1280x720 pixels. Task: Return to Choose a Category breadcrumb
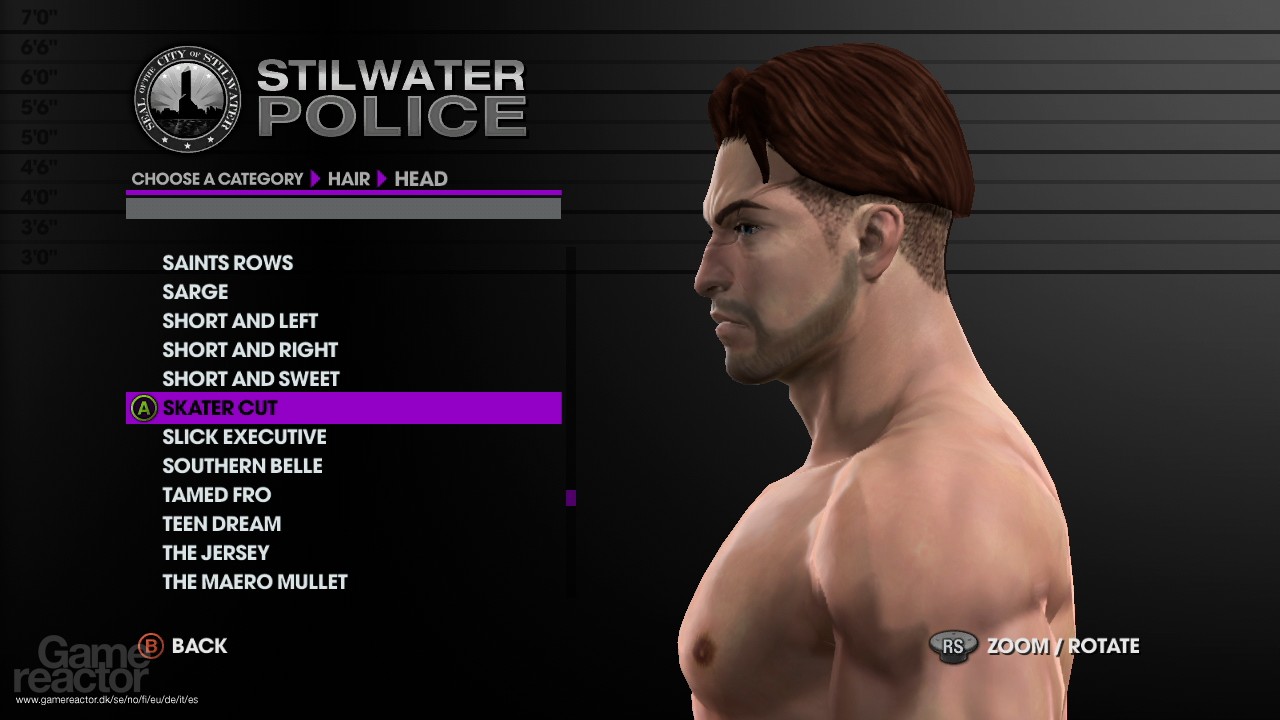(x=217, y=179)
